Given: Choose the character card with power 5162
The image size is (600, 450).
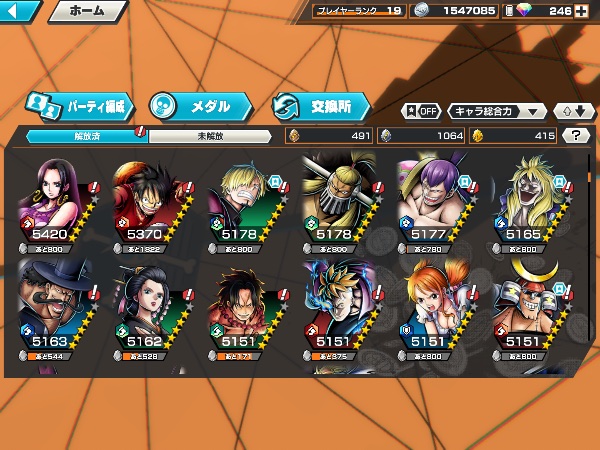Looking at the screenshot, I should (150, 307).
